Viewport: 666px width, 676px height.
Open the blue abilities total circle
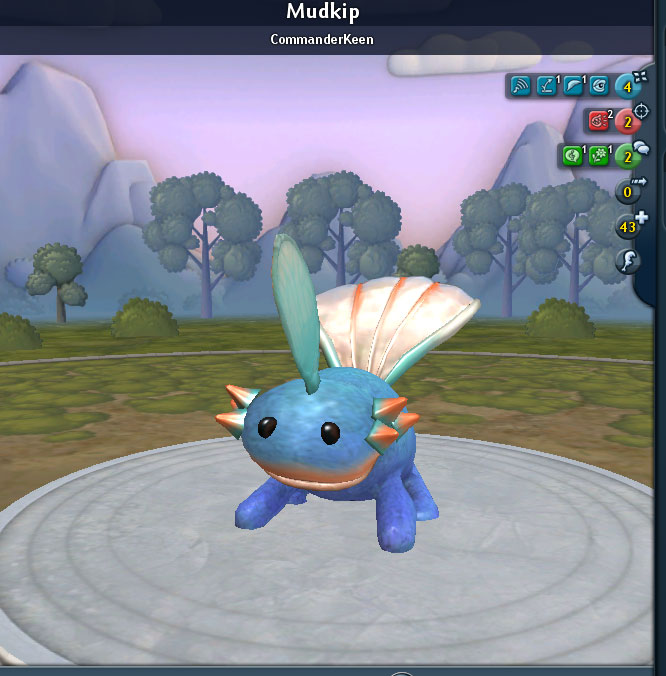(x=628, y=87)
